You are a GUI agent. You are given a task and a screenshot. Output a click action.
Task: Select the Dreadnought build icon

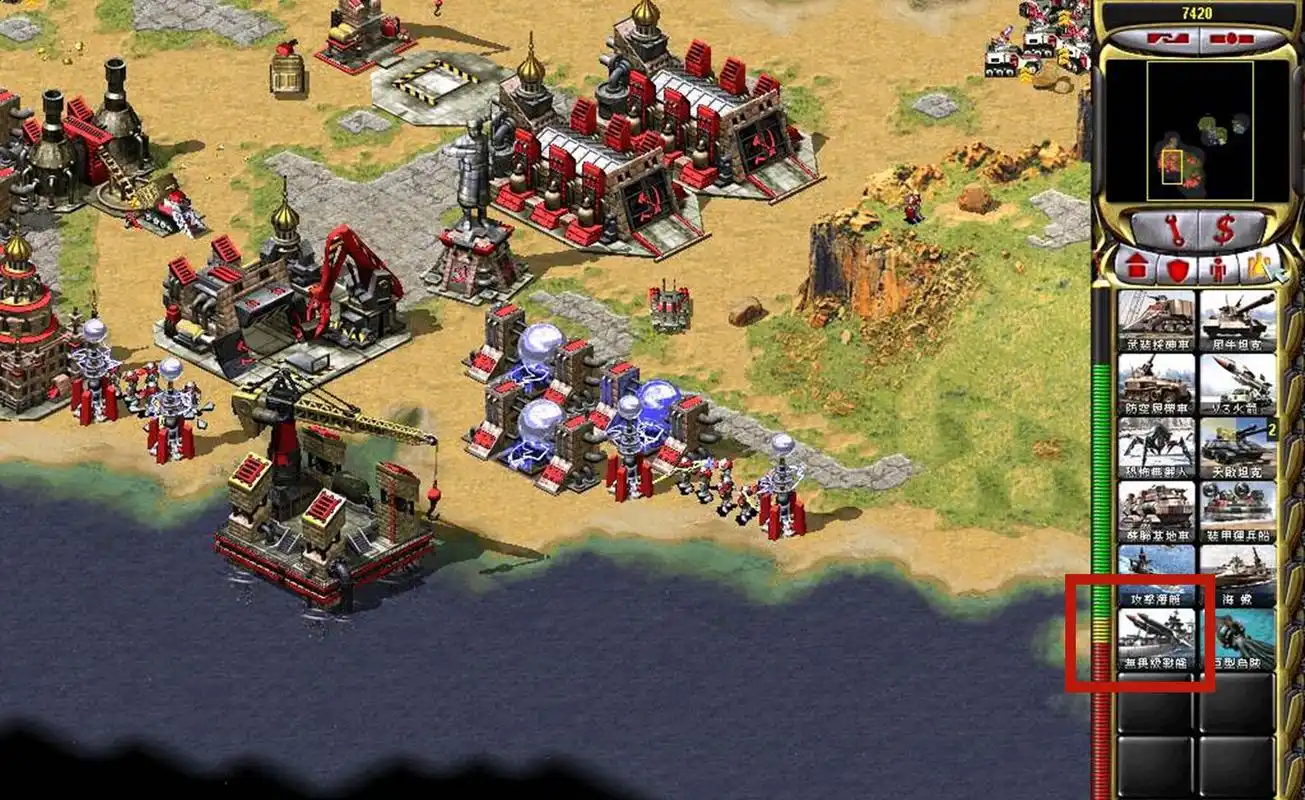coord(1156,638)
